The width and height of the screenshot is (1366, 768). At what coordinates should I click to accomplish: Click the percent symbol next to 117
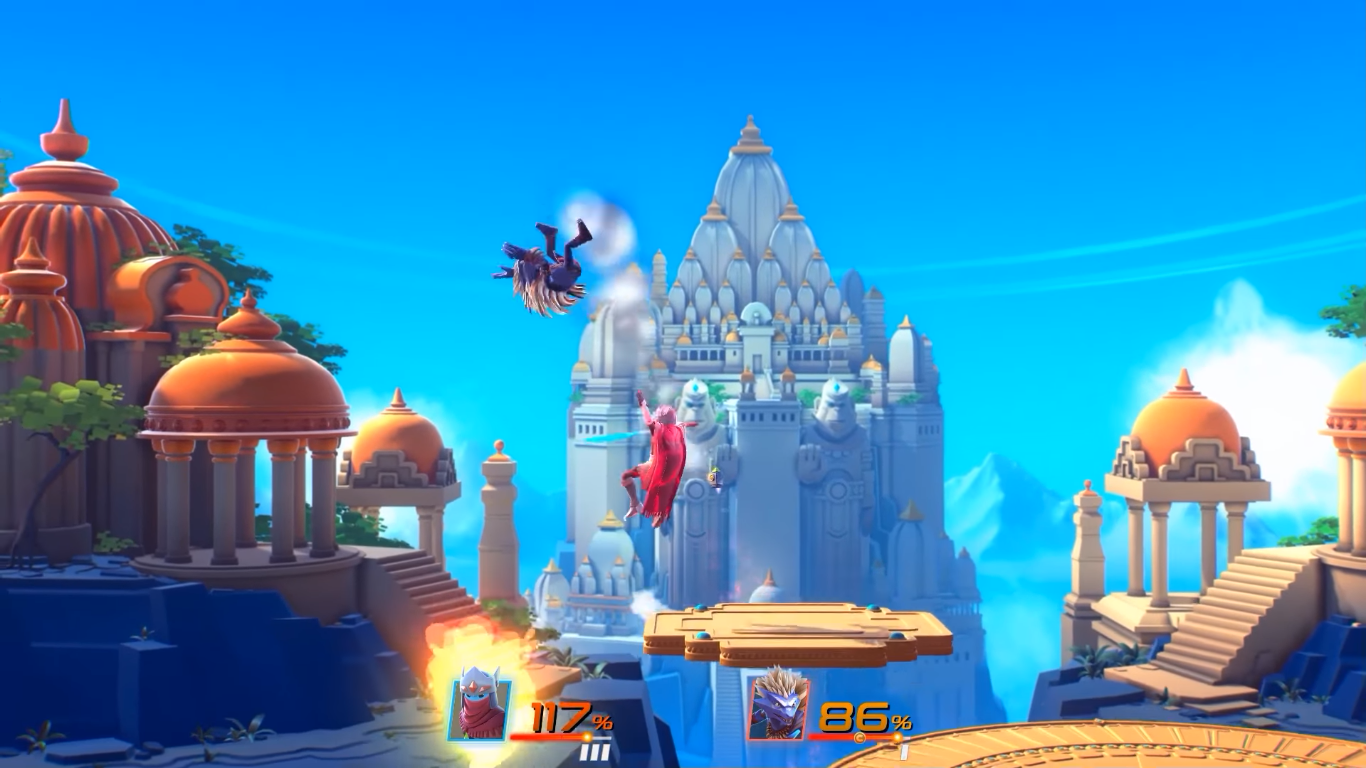click(604, 721)
